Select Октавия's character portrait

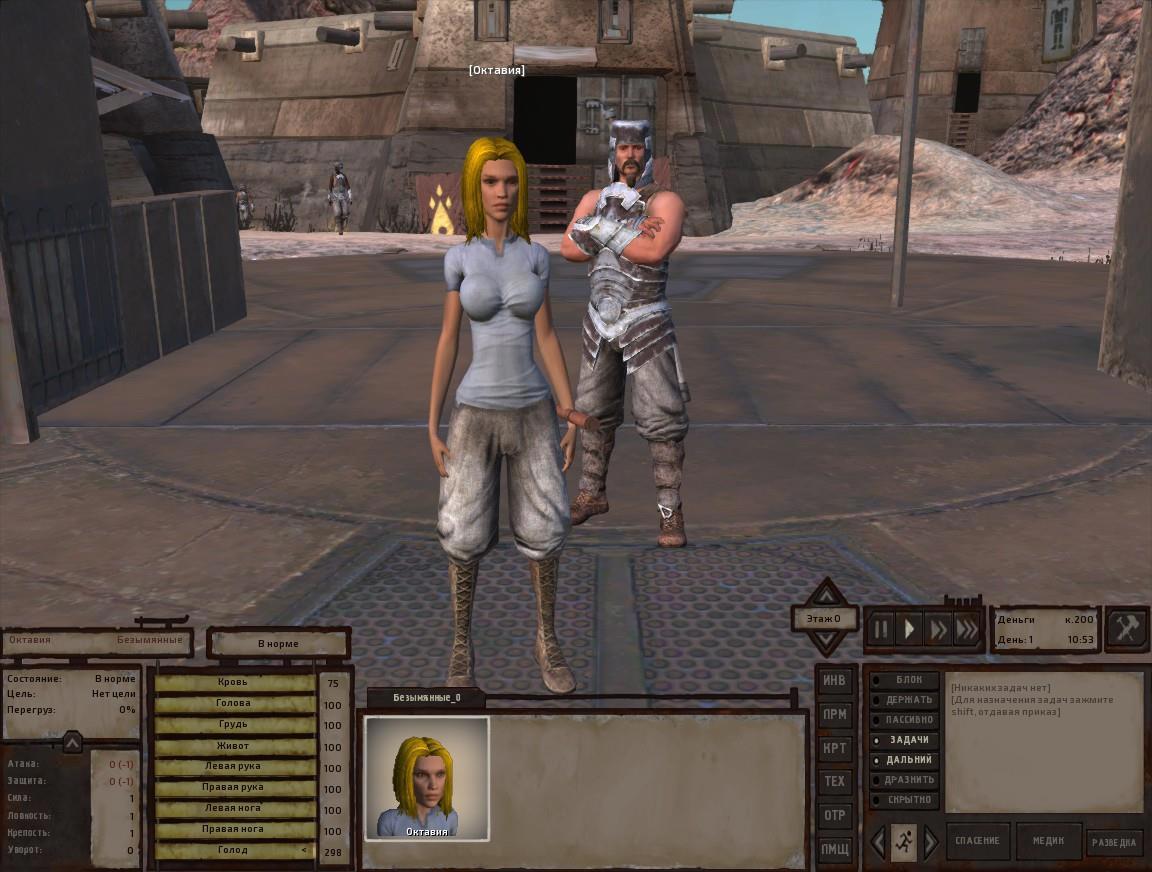click(427, 778)
